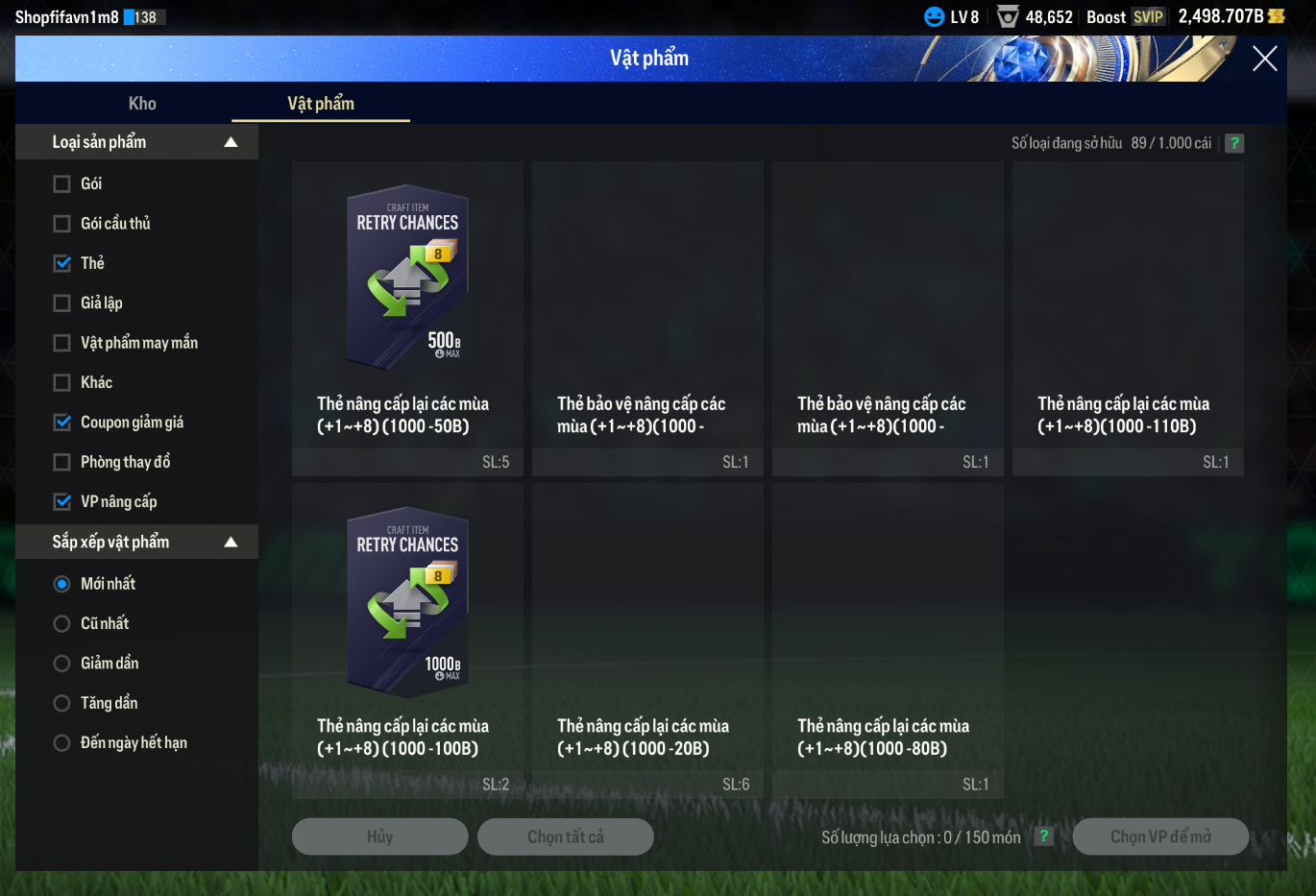Sort items by Cũ nhất
The height and width of the screenshot is (896, 1316).
pyautogui.click(x=62, y=624)
